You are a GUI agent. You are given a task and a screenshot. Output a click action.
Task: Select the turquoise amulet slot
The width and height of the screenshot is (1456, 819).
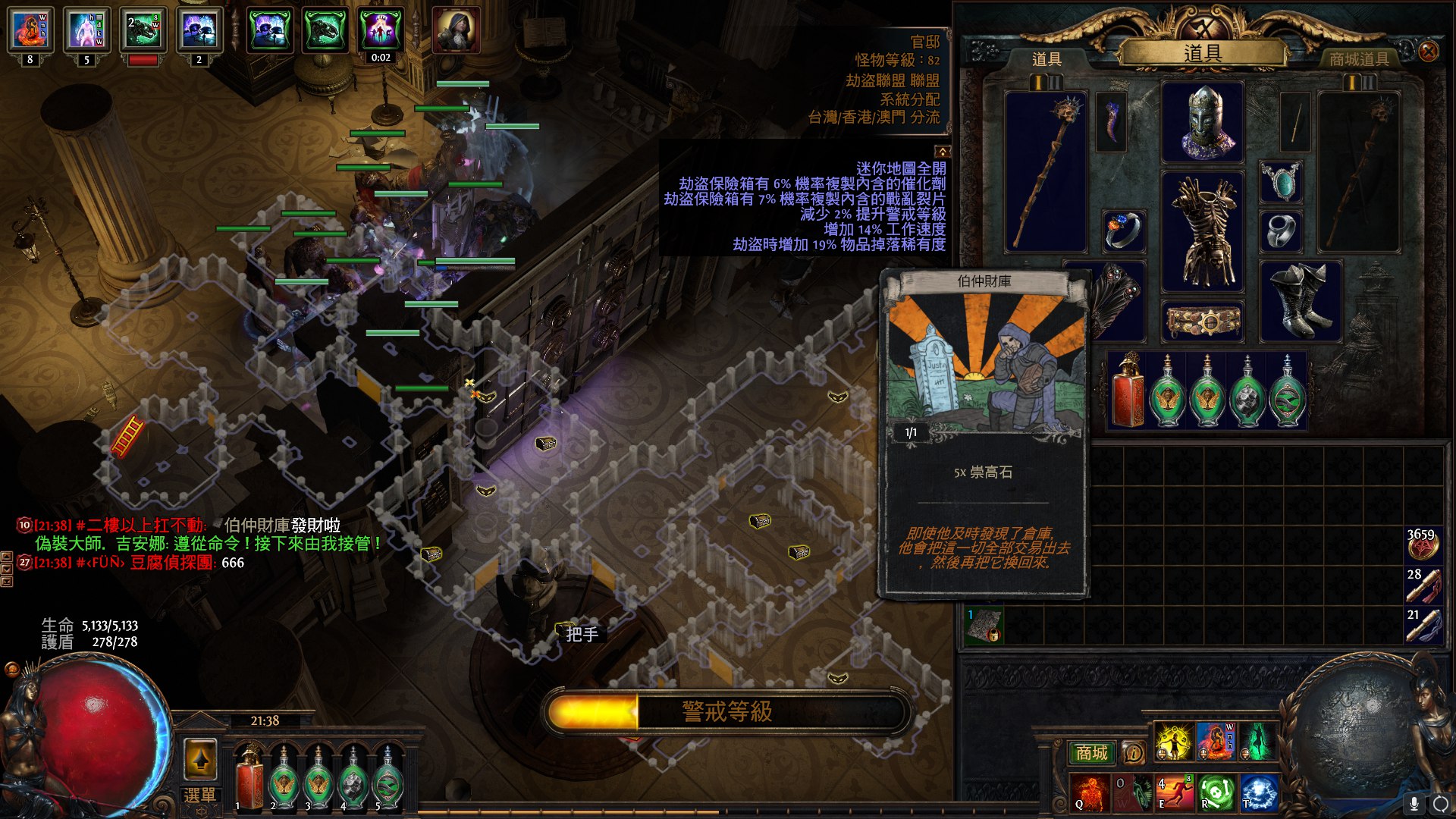pyautogui.click(x=1281, y=182)
